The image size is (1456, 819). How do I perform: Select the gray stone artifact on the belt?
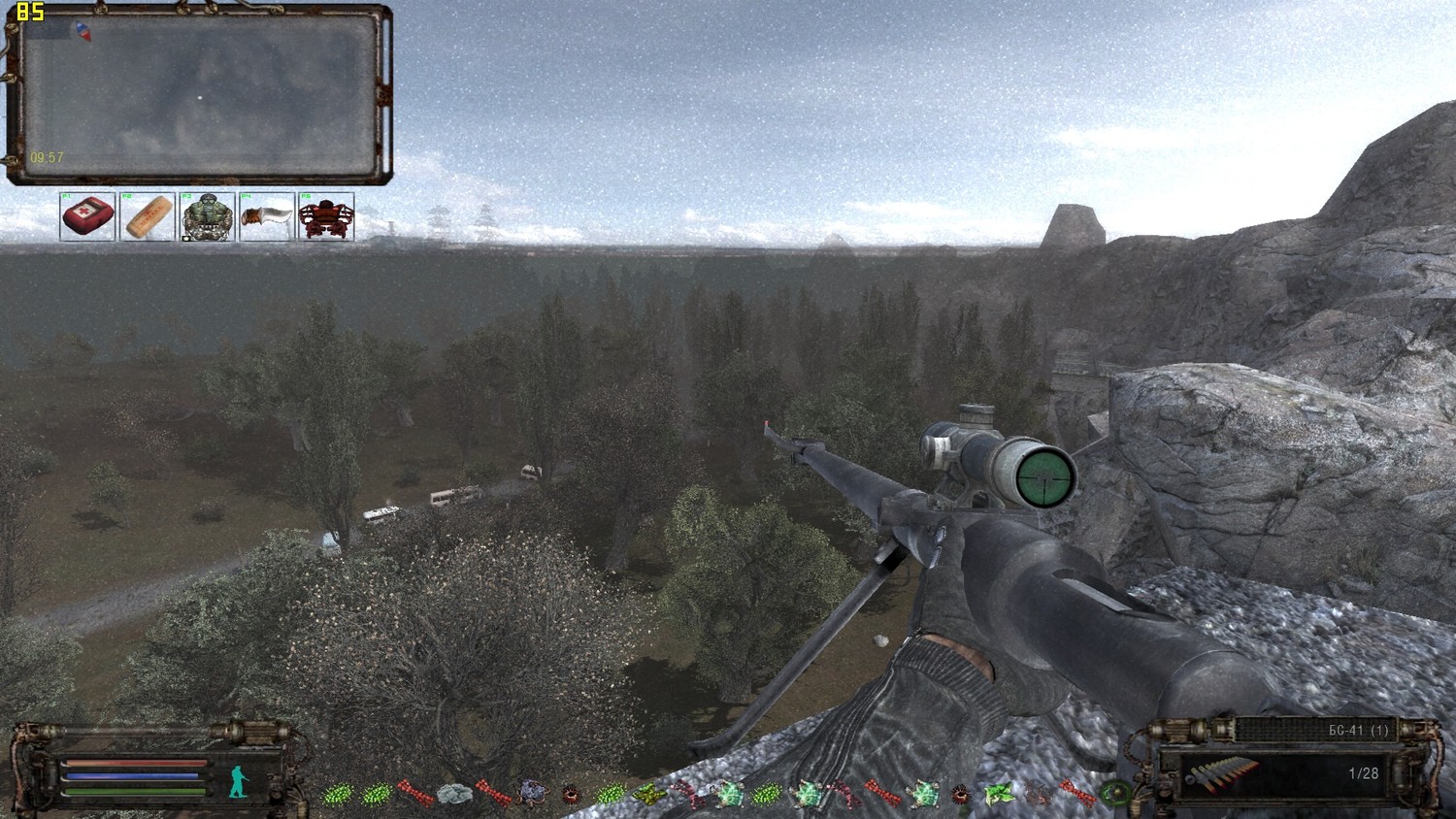453,795
